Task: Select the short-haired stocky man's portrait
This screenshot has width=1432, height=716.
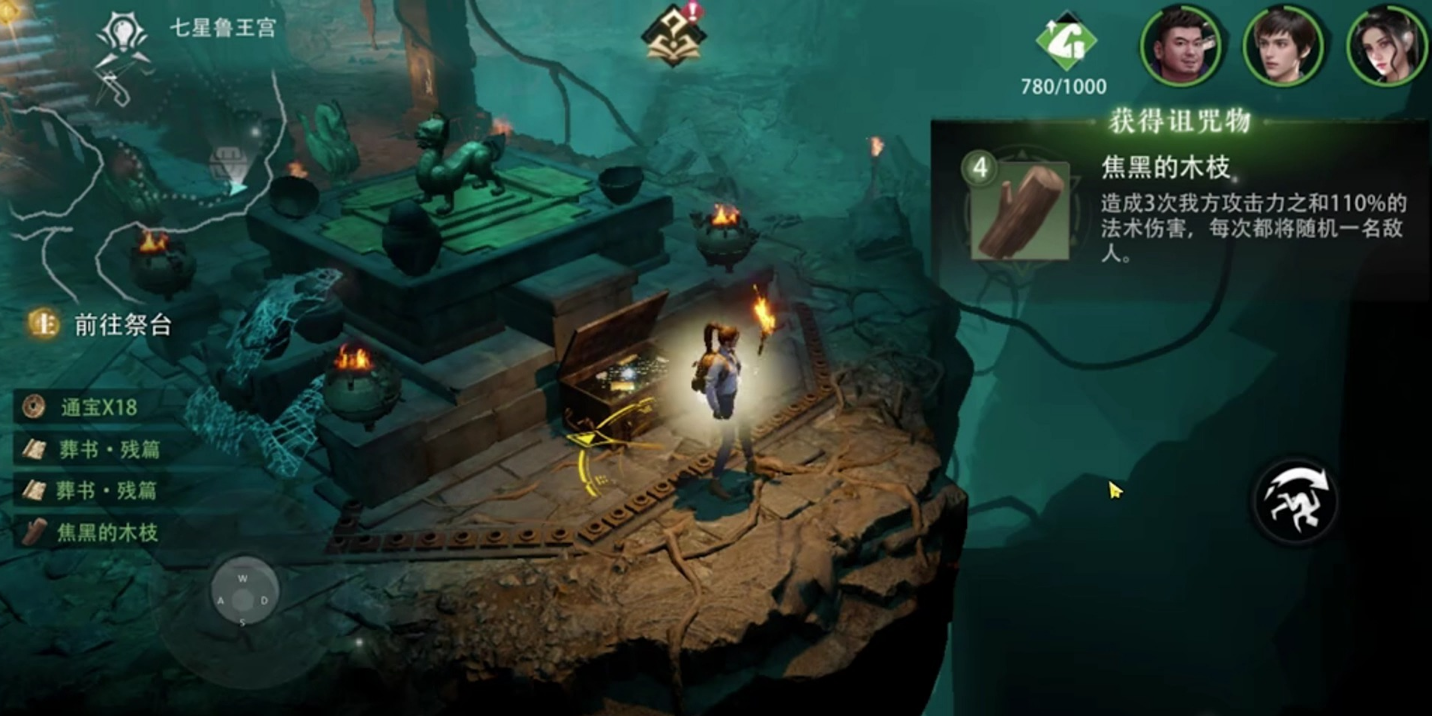Action: 1181,46
